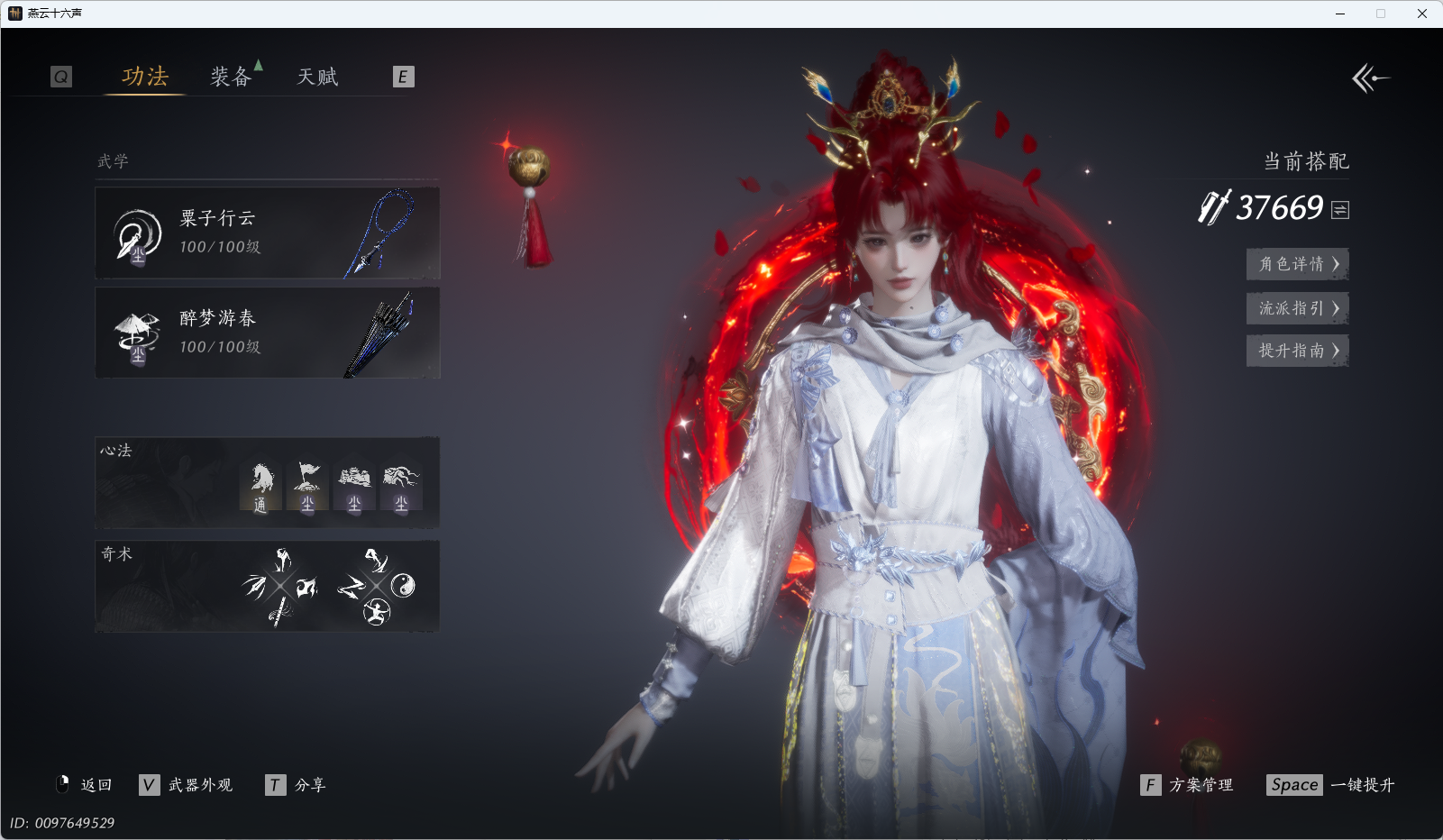Switch to the 天赋 talents tab

point(317,77)
